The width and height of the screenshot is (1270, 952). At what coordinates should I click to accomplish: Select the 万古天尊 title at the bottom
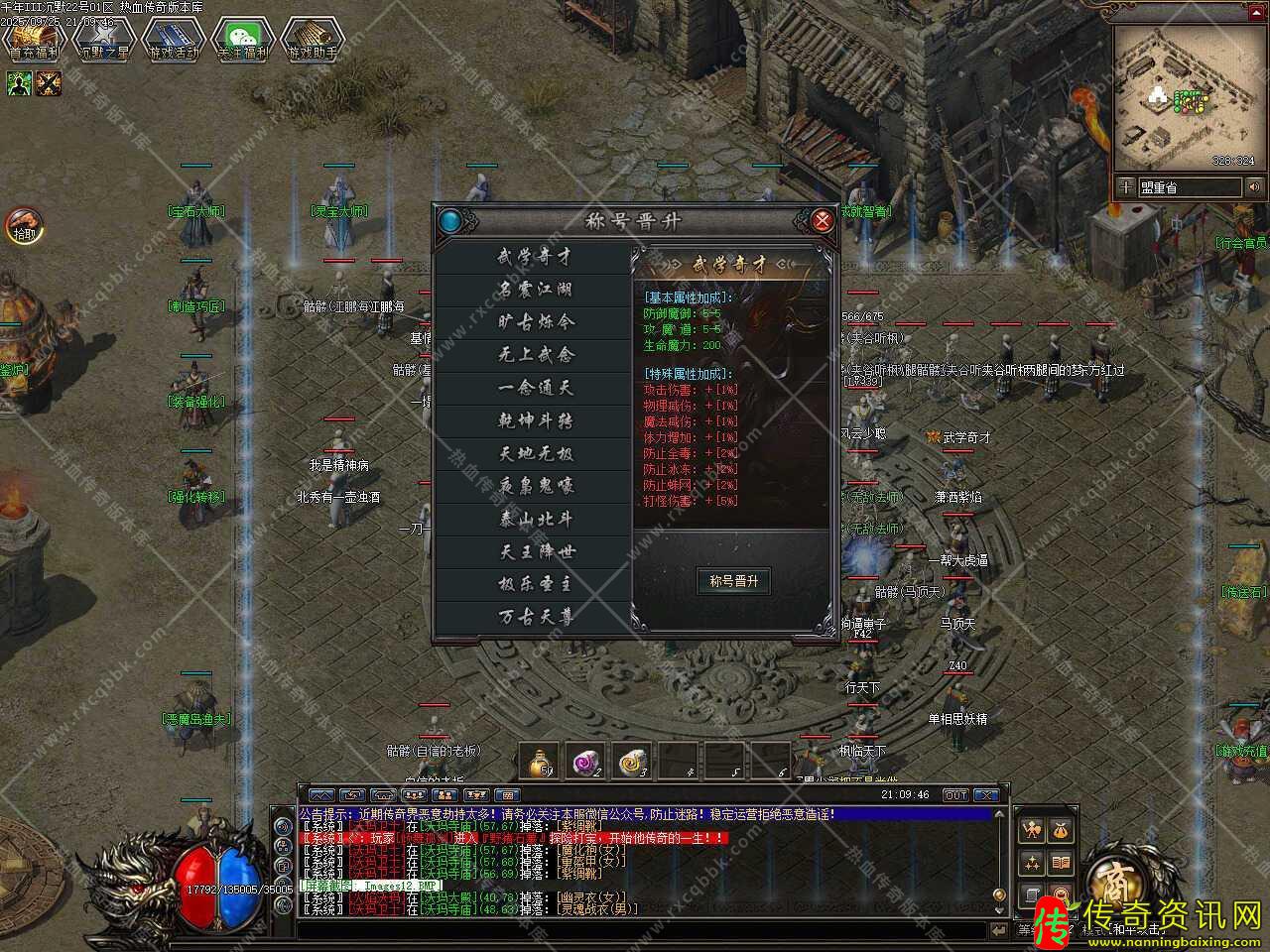tap(535, 617)
